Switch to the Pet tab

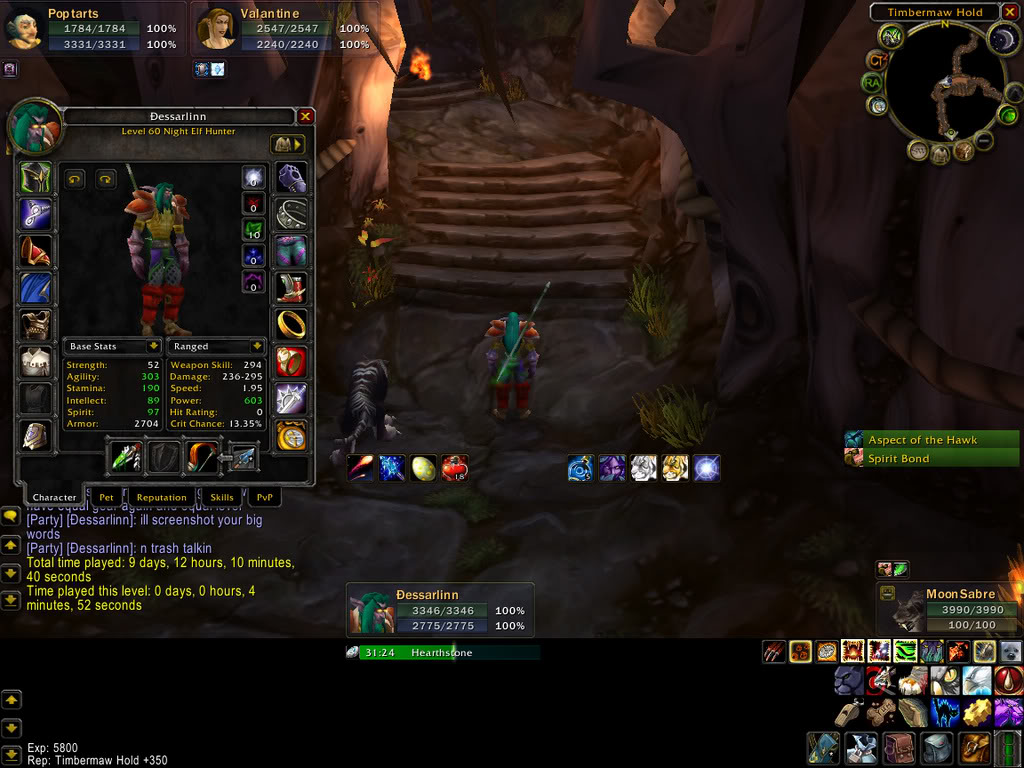pyautogui.click(x=106, y=497)
